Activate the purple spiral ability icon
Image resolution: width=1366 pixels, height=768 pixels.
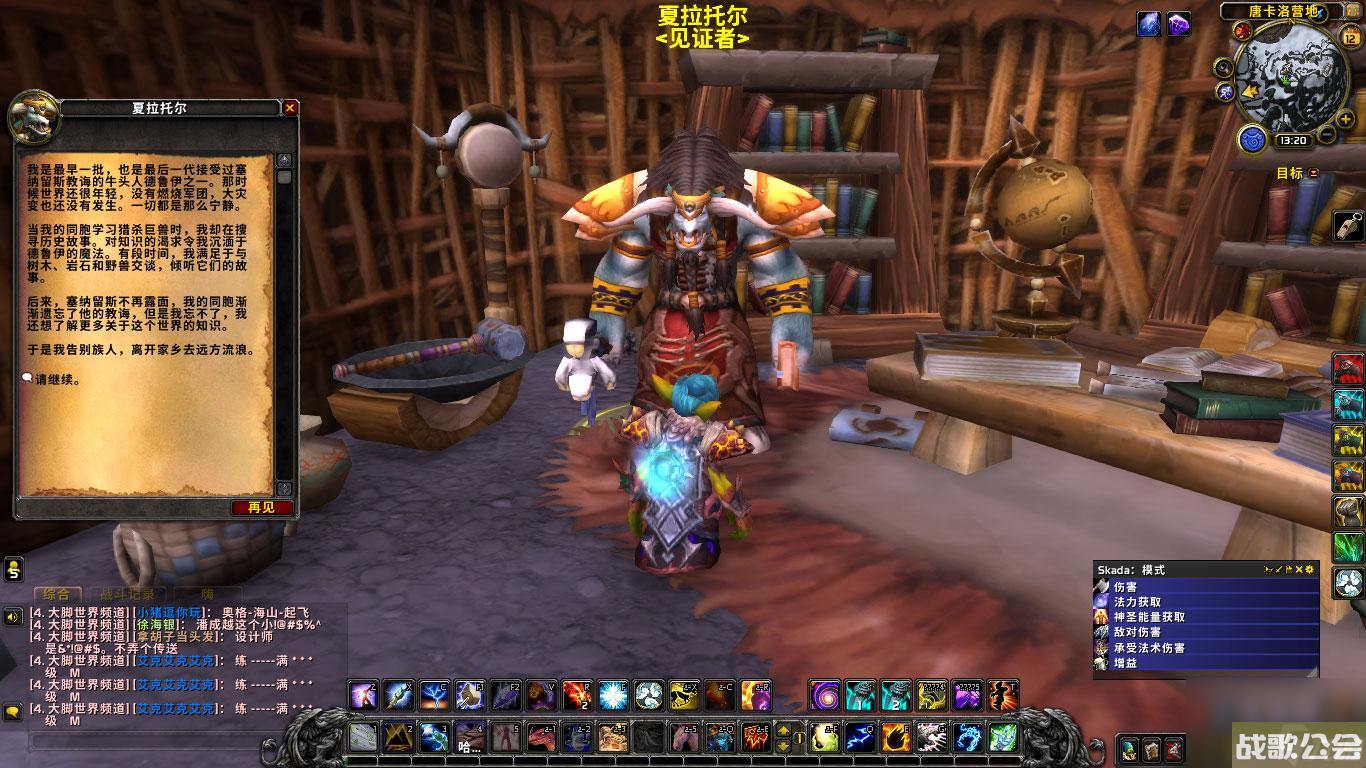826,694
